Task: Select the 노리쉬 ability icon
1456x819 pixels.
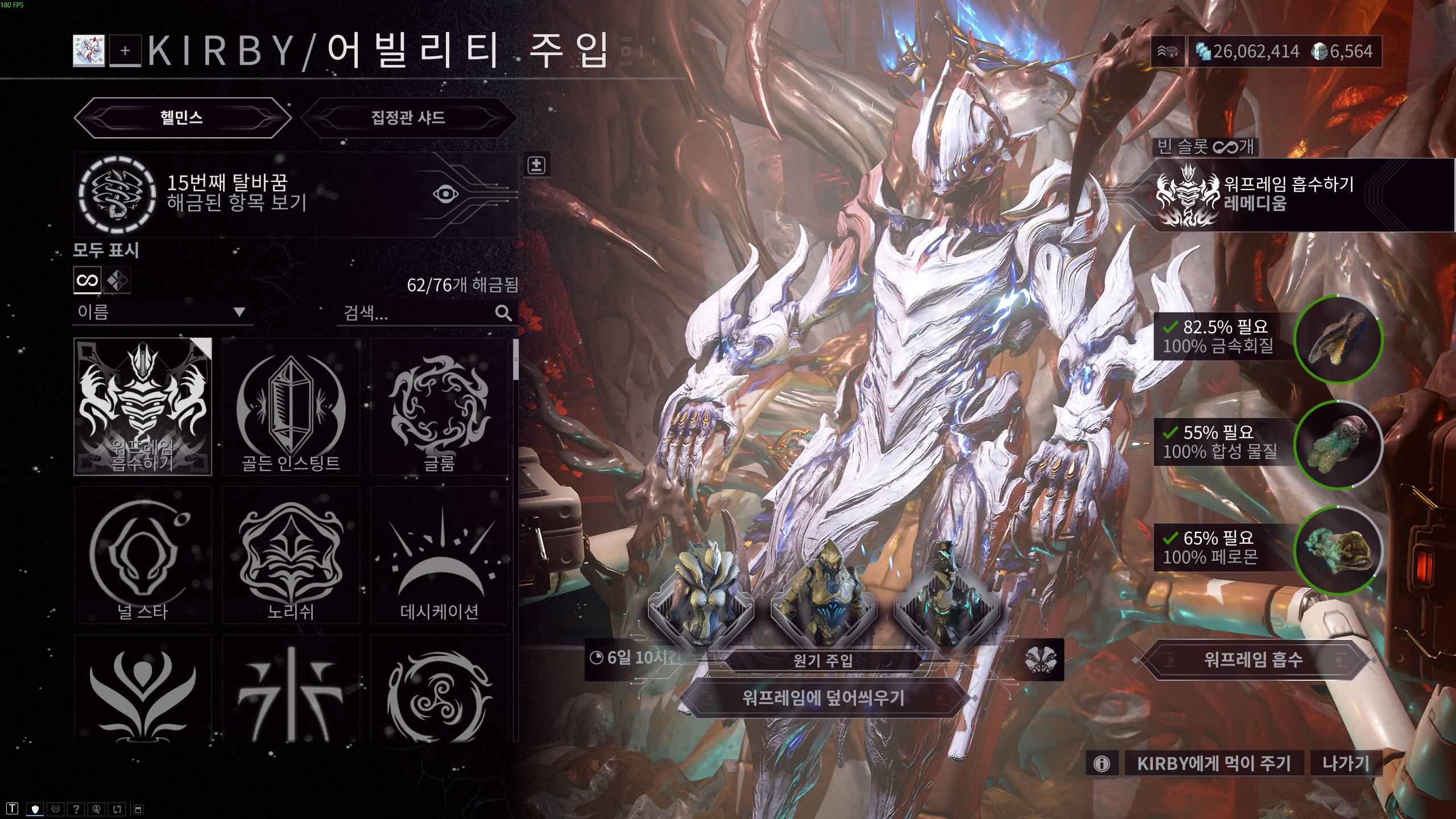Action: pos(291,555)
